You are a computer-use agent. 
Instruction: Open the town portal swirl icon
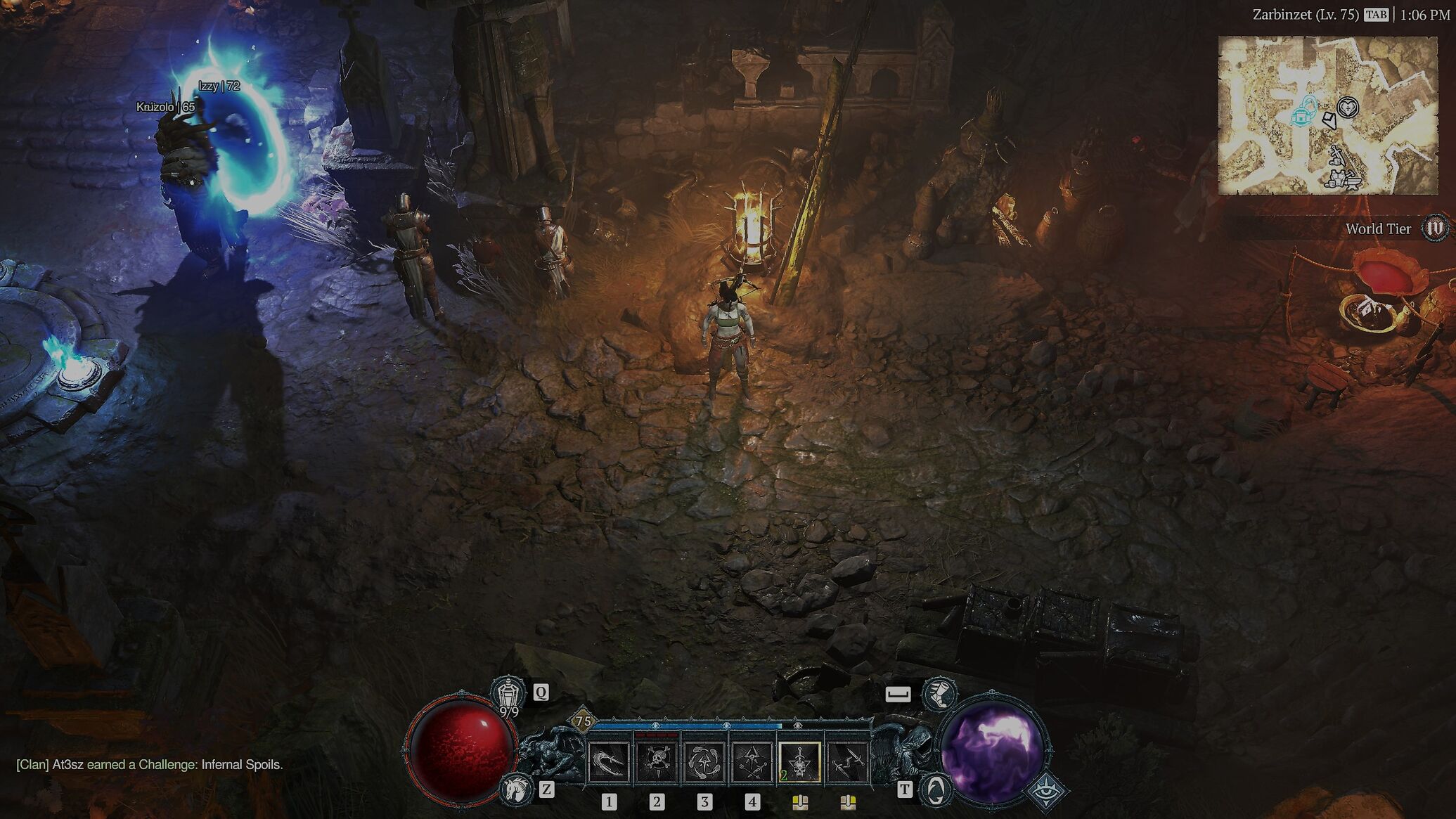point(935,790)
